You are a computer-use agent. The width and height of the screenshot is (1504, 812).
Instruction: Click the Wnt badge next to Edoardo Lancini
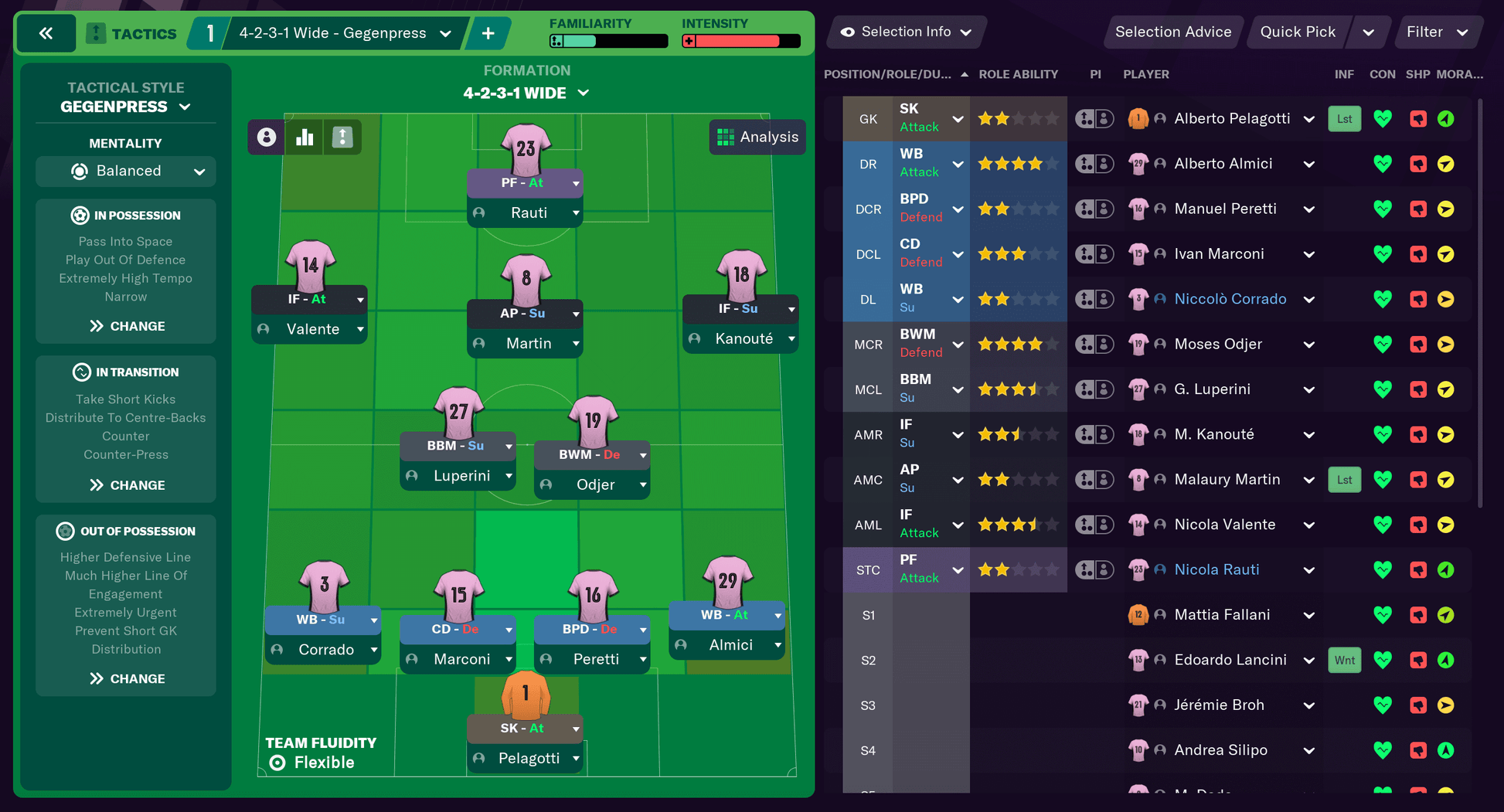(x=1344, y=660)
